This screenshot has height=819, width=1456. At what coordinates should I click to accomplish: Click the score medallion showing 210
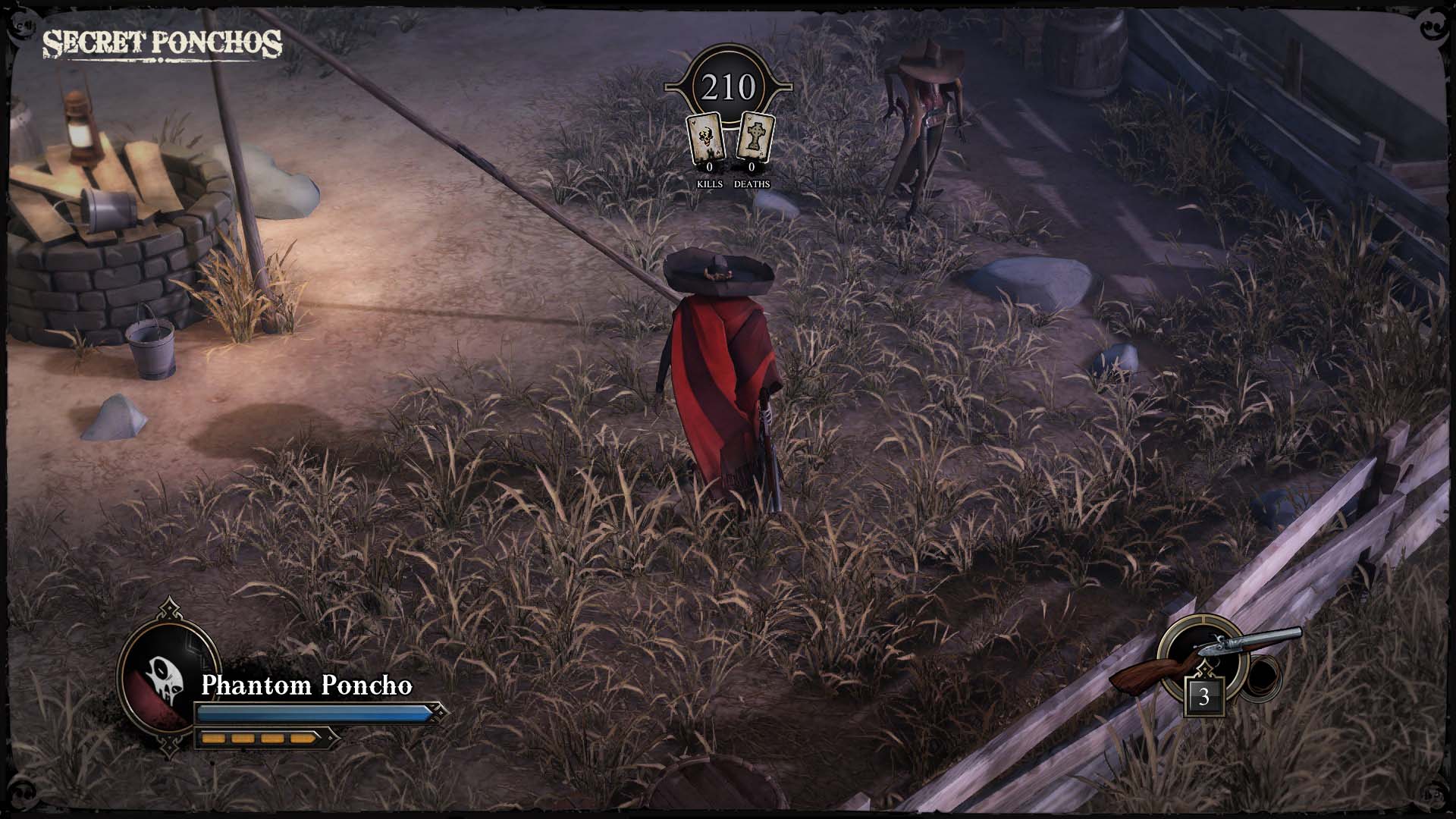(728, 86)
